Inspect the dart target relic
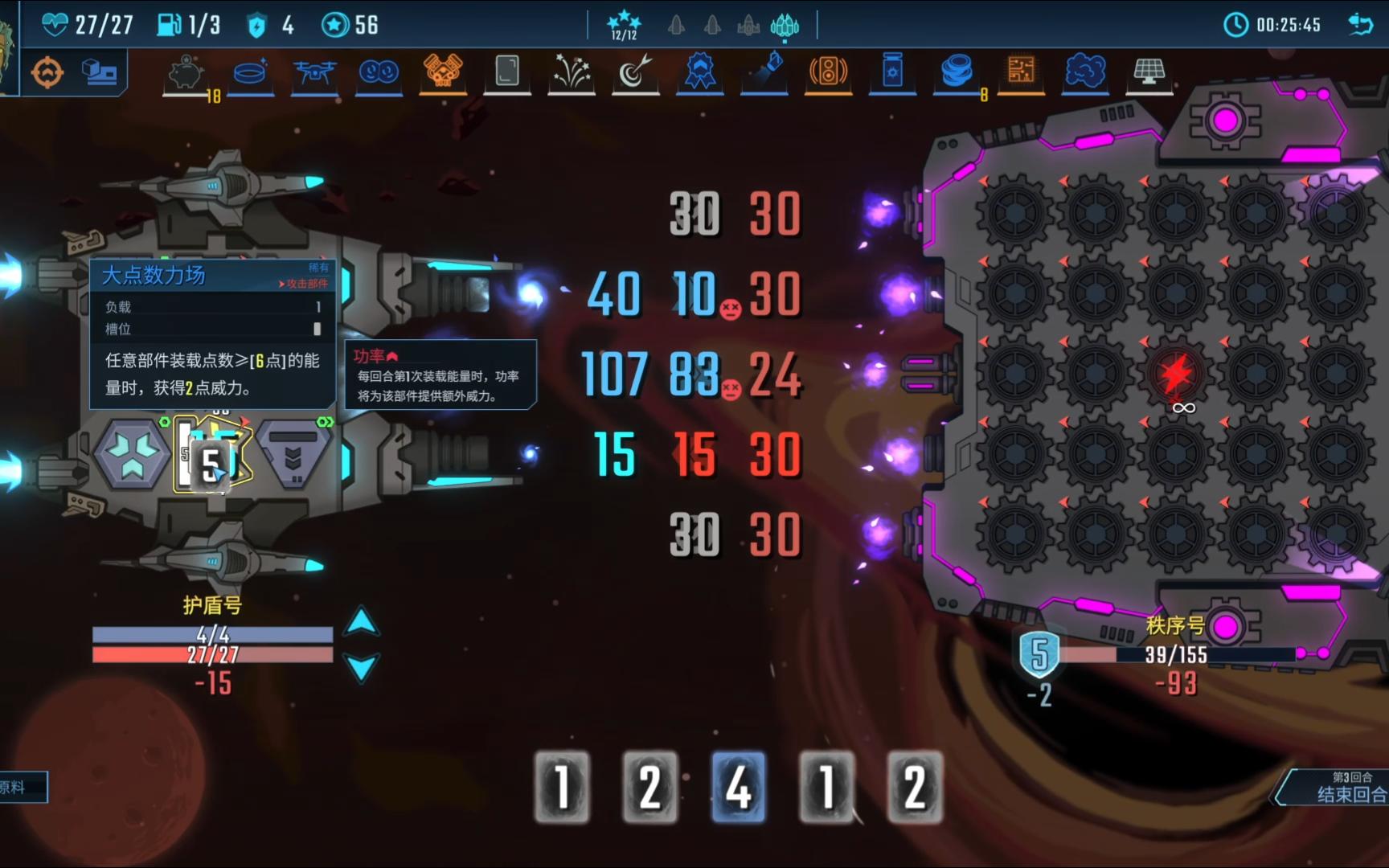1389x868 pixels. [635, 72]
